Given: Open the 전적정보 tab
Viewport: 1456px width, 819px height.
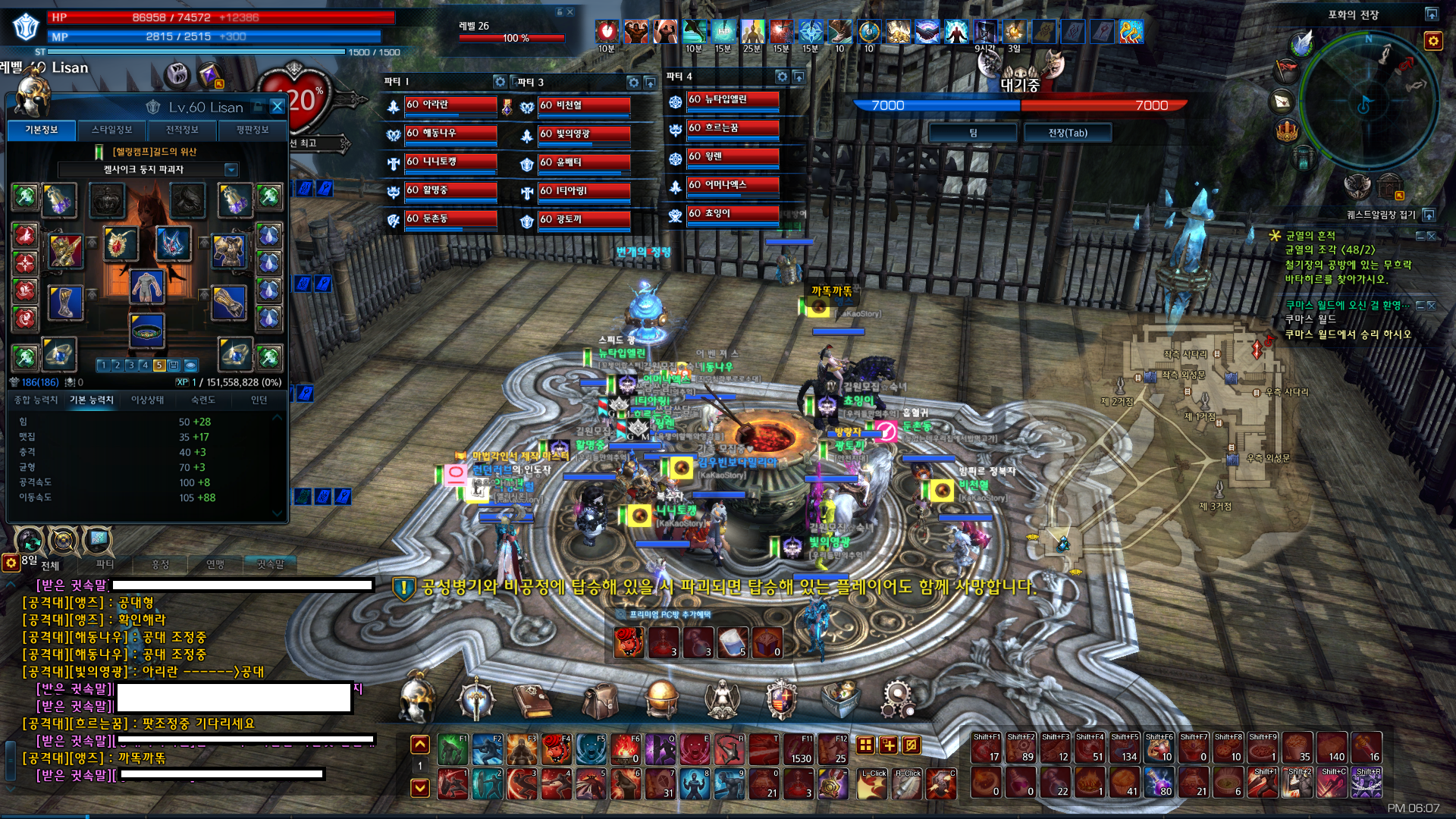Looking at the screenshot, I should (182, 130).
